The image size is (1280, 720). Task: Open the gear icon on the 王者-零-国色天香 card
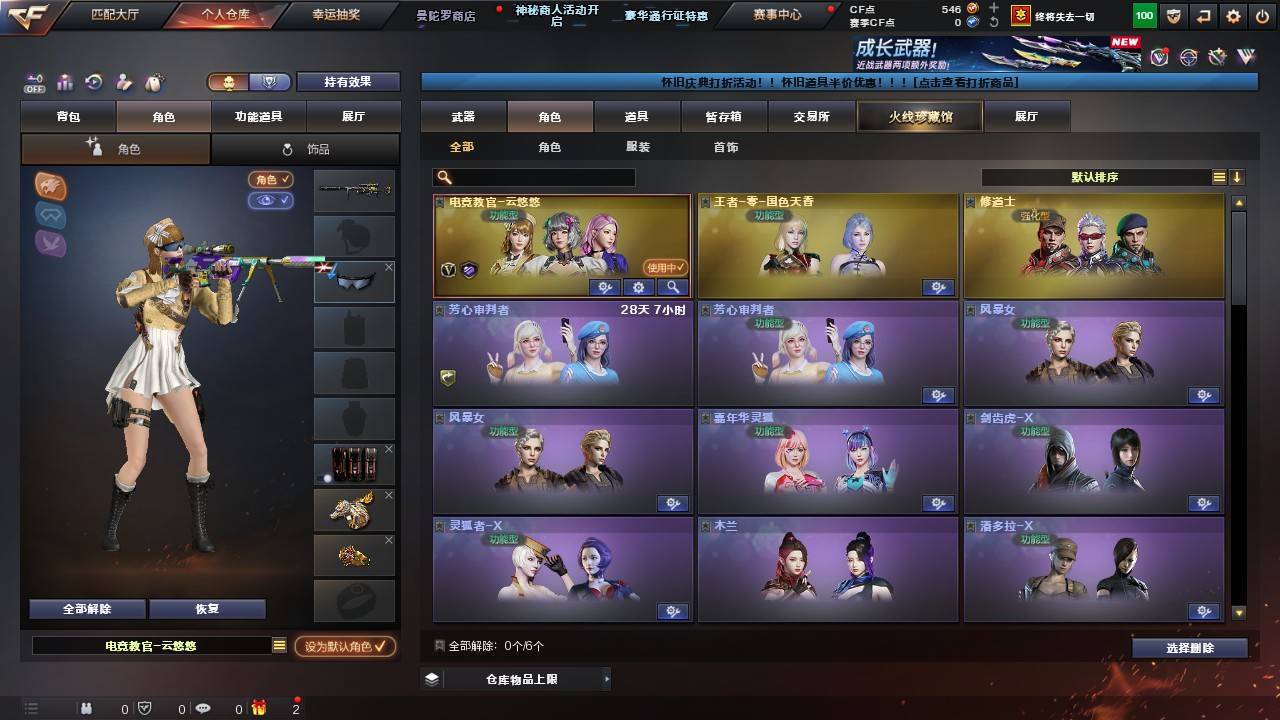[x=938, y=287]
